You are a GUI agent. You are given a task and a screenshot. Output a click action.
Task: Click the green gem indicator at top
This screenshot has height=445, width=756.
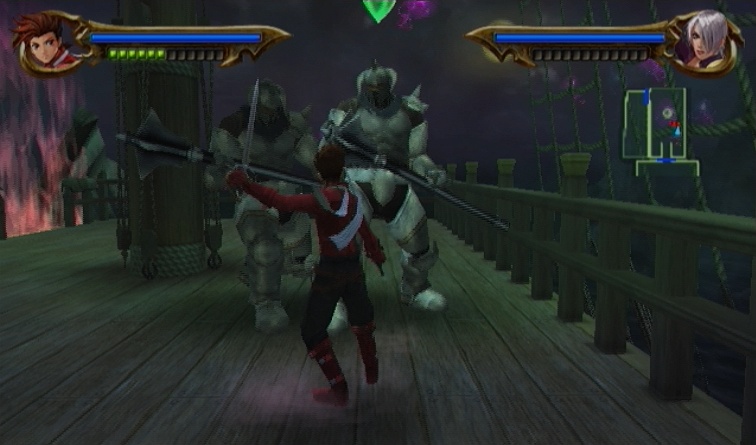378,10
